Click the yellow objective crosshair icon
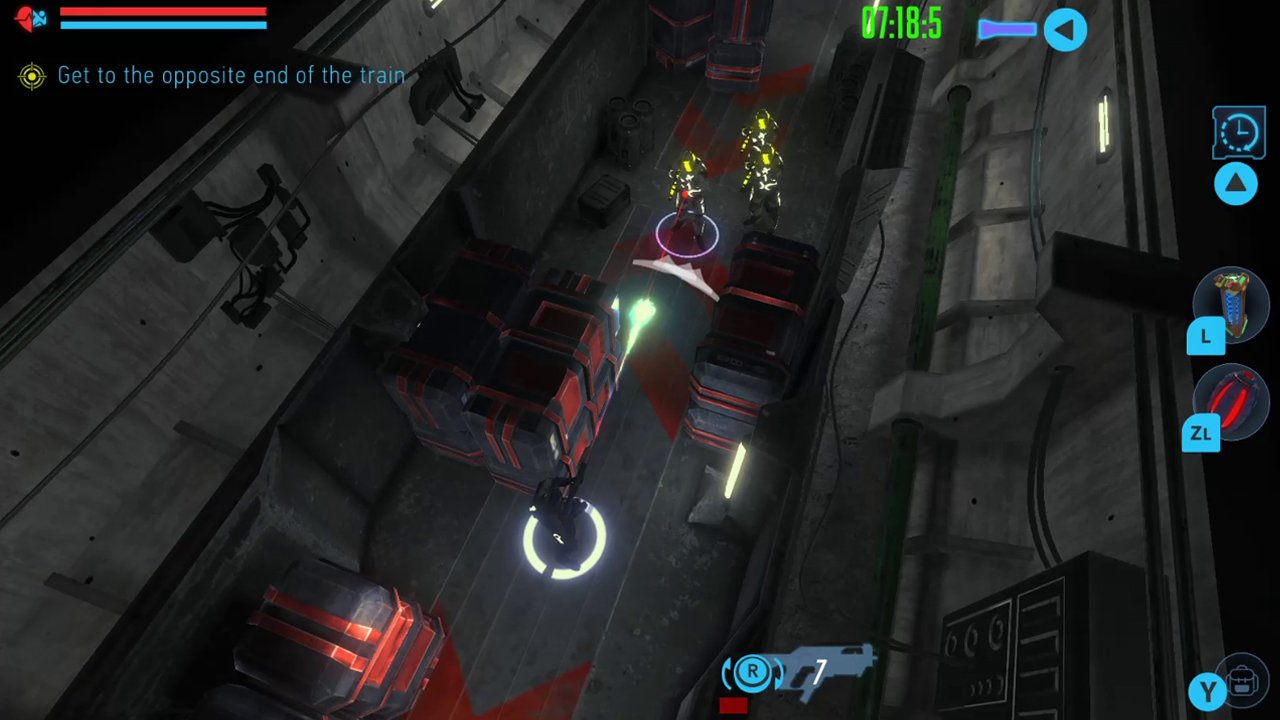1280x720 pixels. point(31,76)
